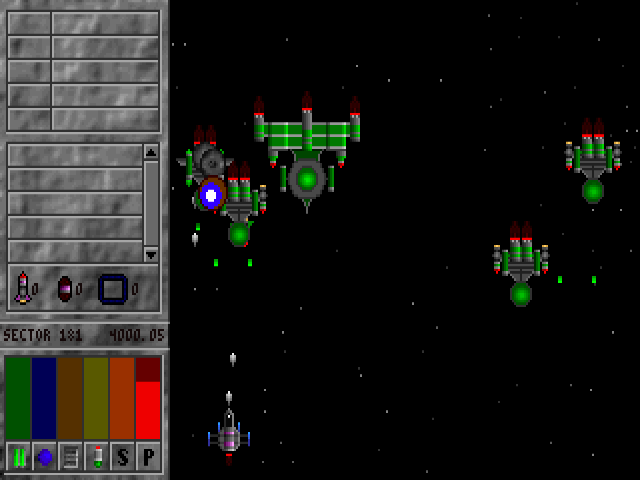This screenshot has width=640, height=480.
Task: Select the blue square shield icon
Action: 112,289
